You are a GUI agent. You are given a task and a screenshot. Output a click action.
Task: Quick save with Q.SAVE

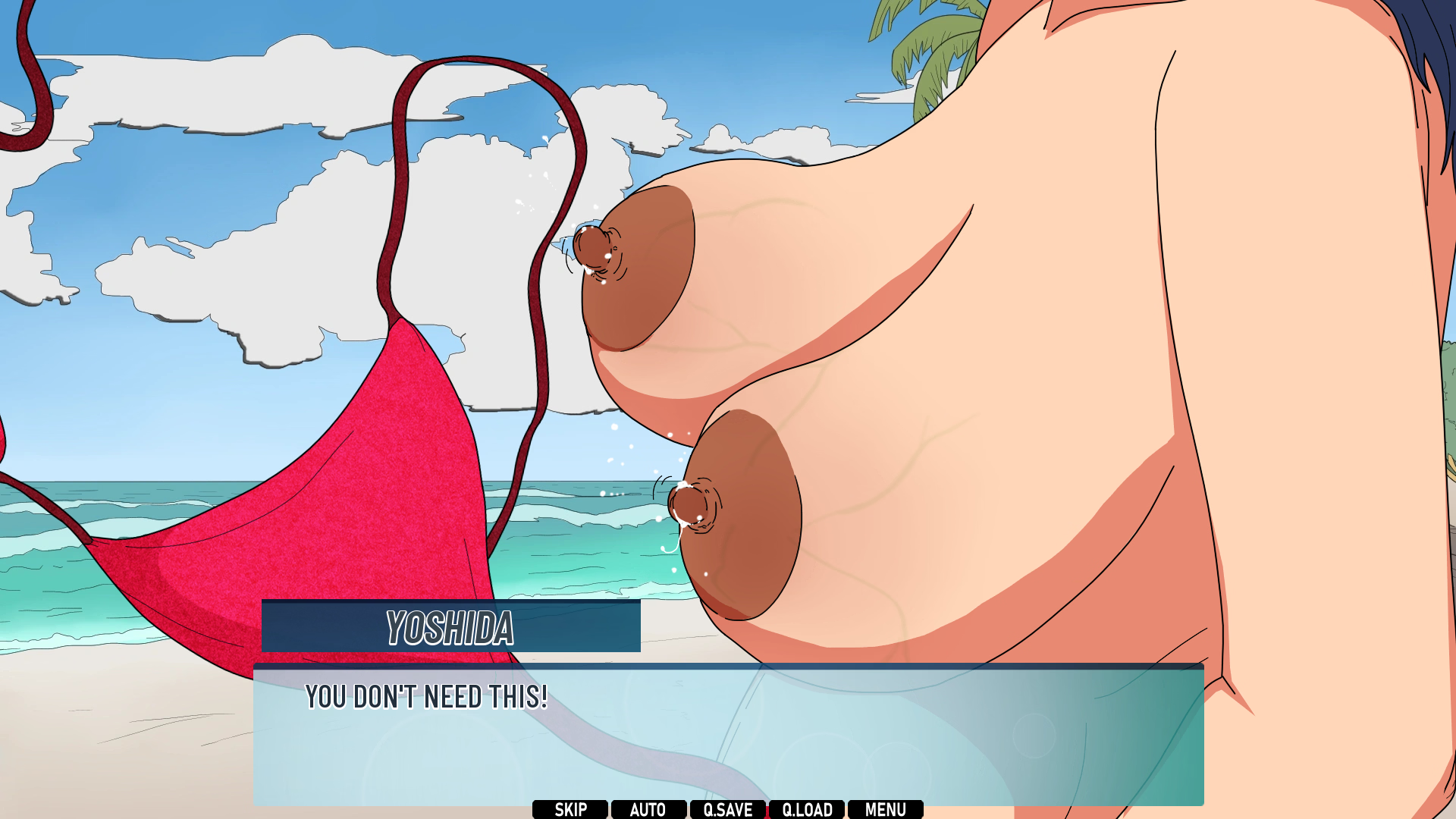[x=728, y=809]
